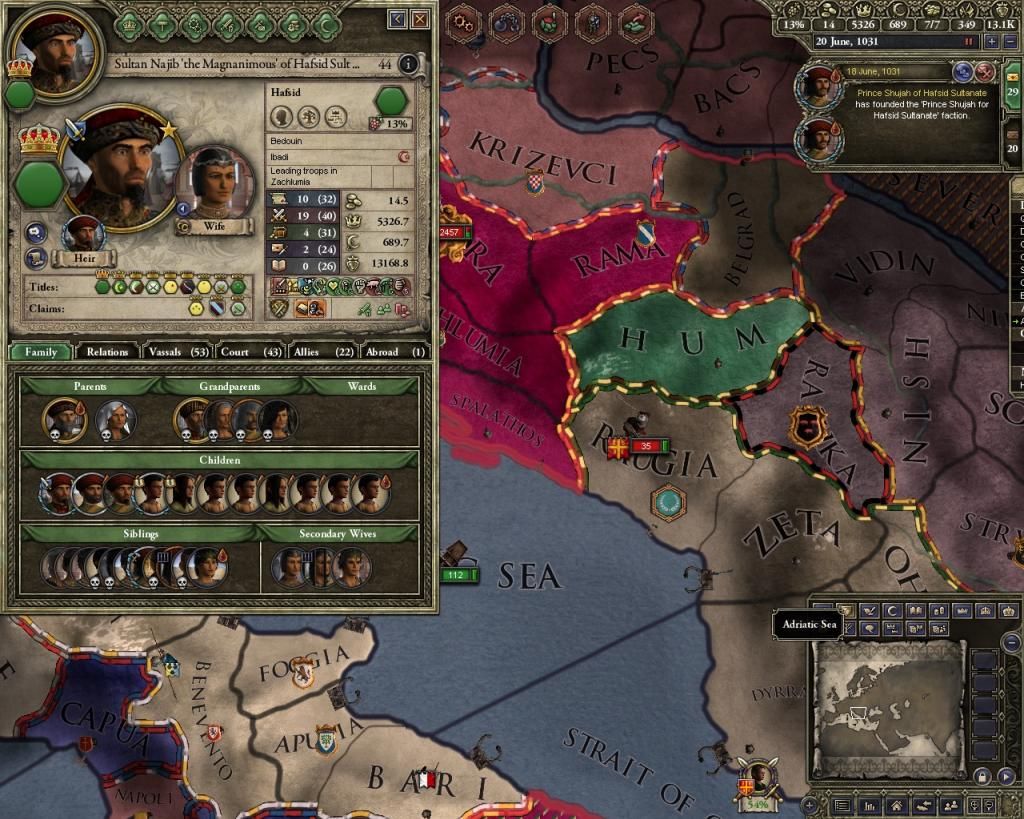Switch to the Relations tab
Viewport: 1024px width, 819px height.
pos(107,351)
